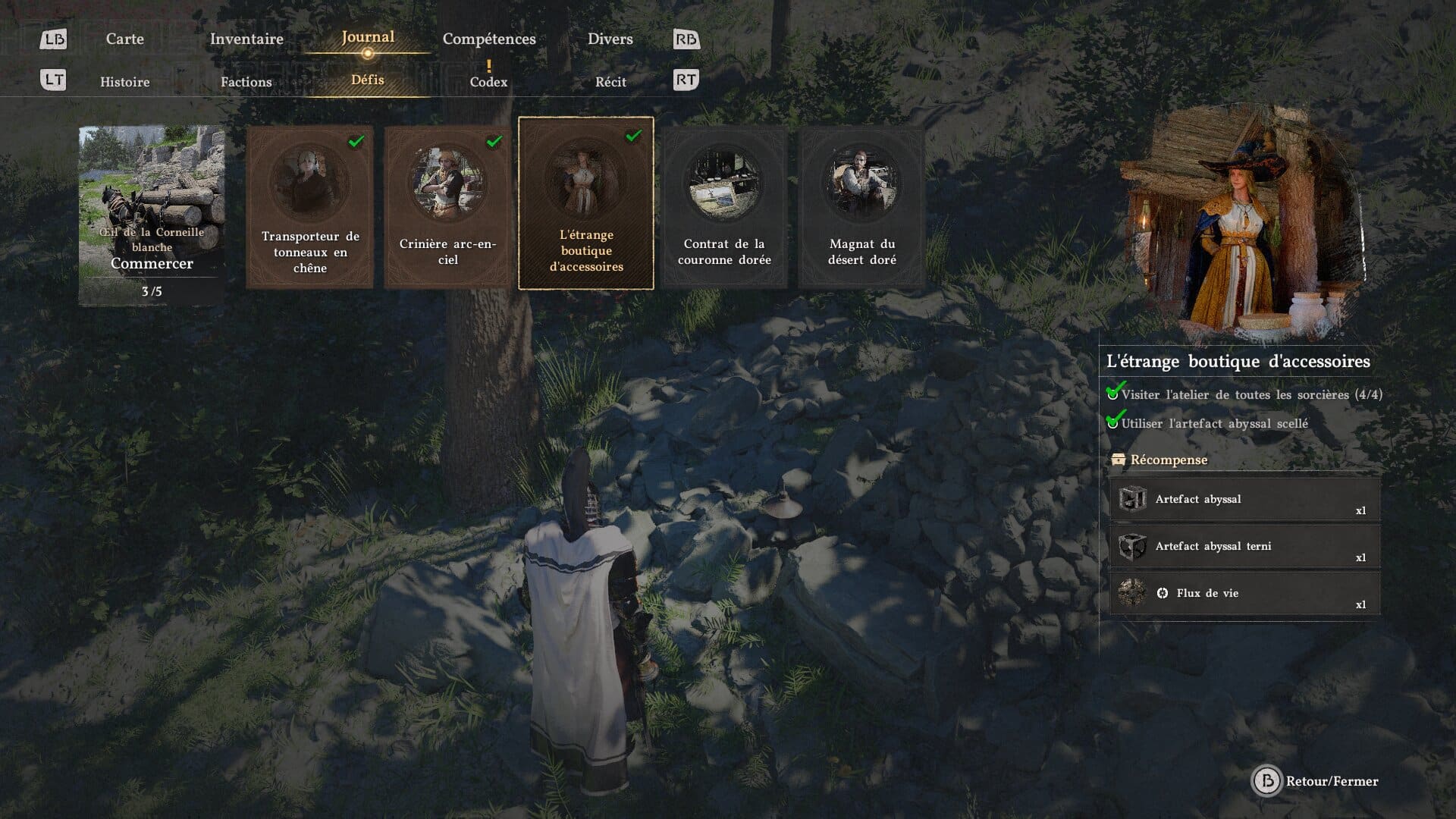Image resolution: width=1456 pixels, height=819 pixels.
Task: Choose the Transporteur de tonneaux en chêne challenge
Action: [310, 207]
